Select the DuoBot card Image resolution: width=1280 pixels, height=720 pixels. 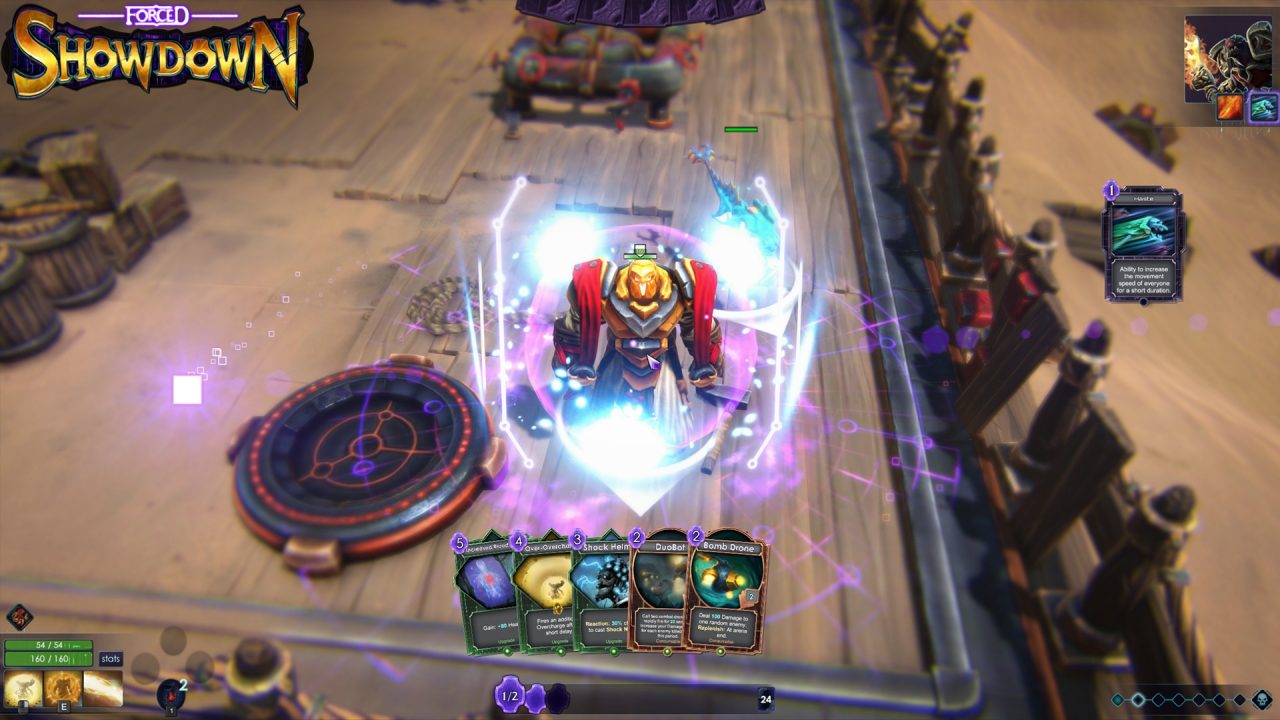[661, 600]
